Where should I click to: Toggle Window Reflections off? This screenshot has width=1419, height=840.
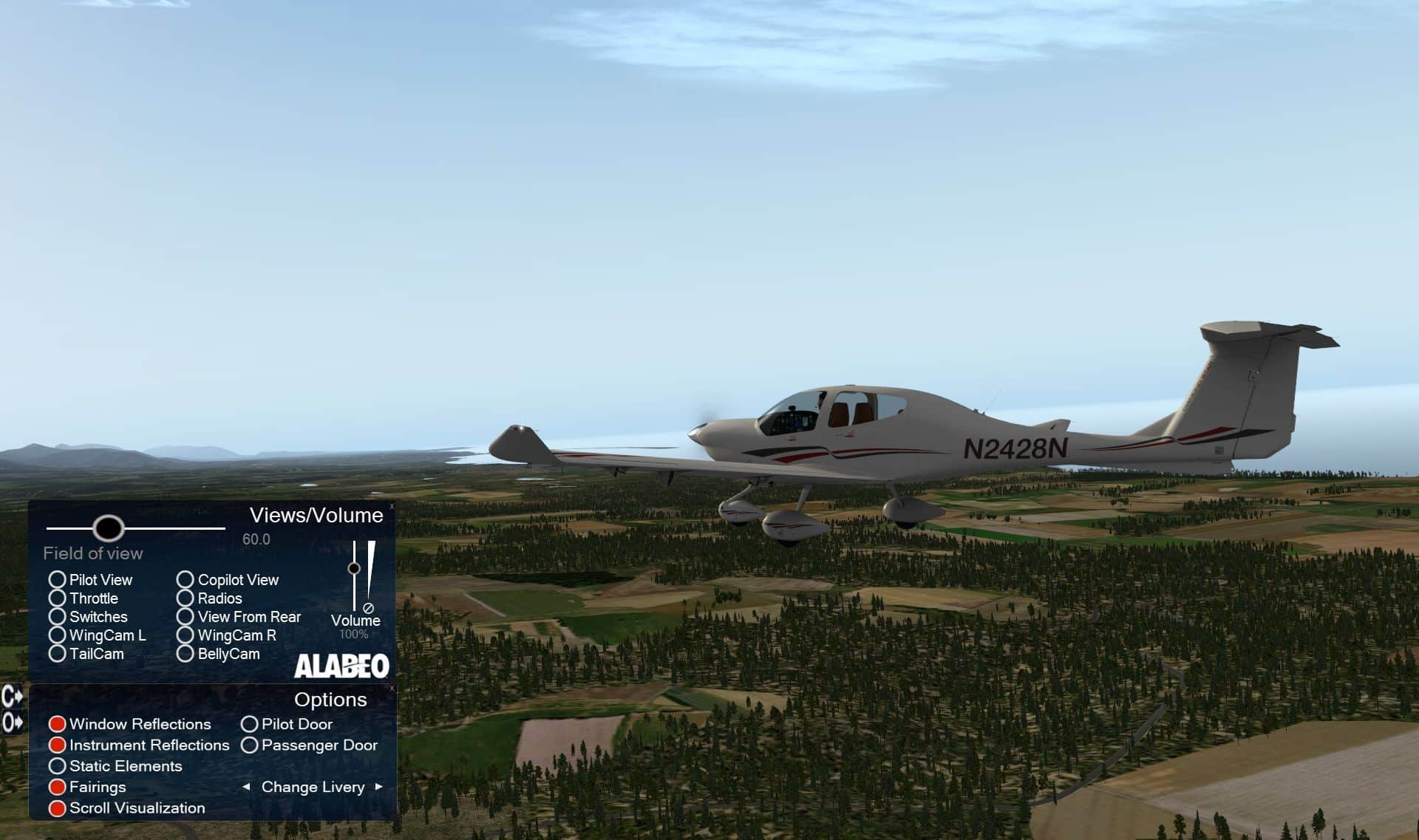pos(58,724)
